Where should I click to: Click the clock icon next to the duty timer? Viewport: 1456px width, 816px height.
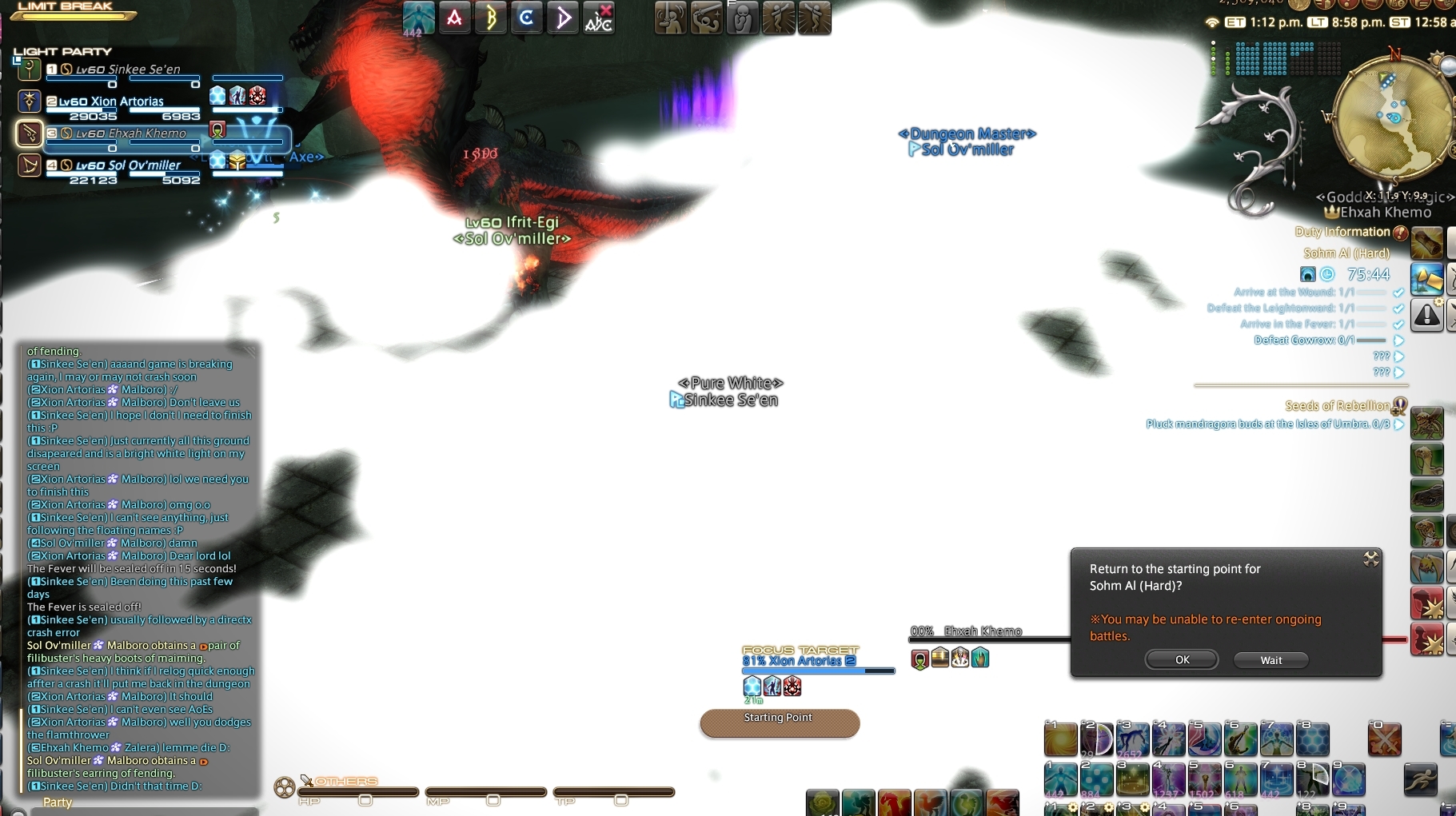(1327, 275)
